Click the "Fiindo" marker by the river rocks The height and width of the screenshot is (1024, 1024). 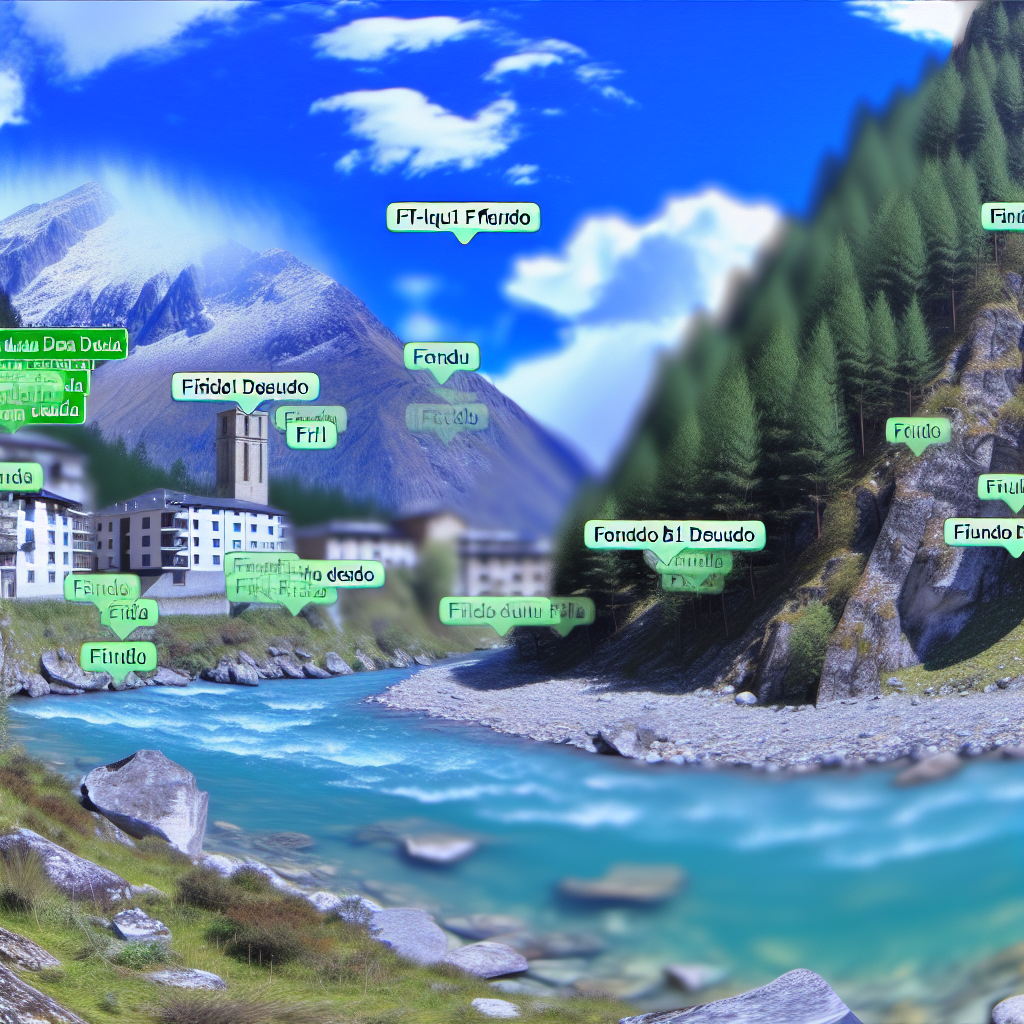click(118, 657)
